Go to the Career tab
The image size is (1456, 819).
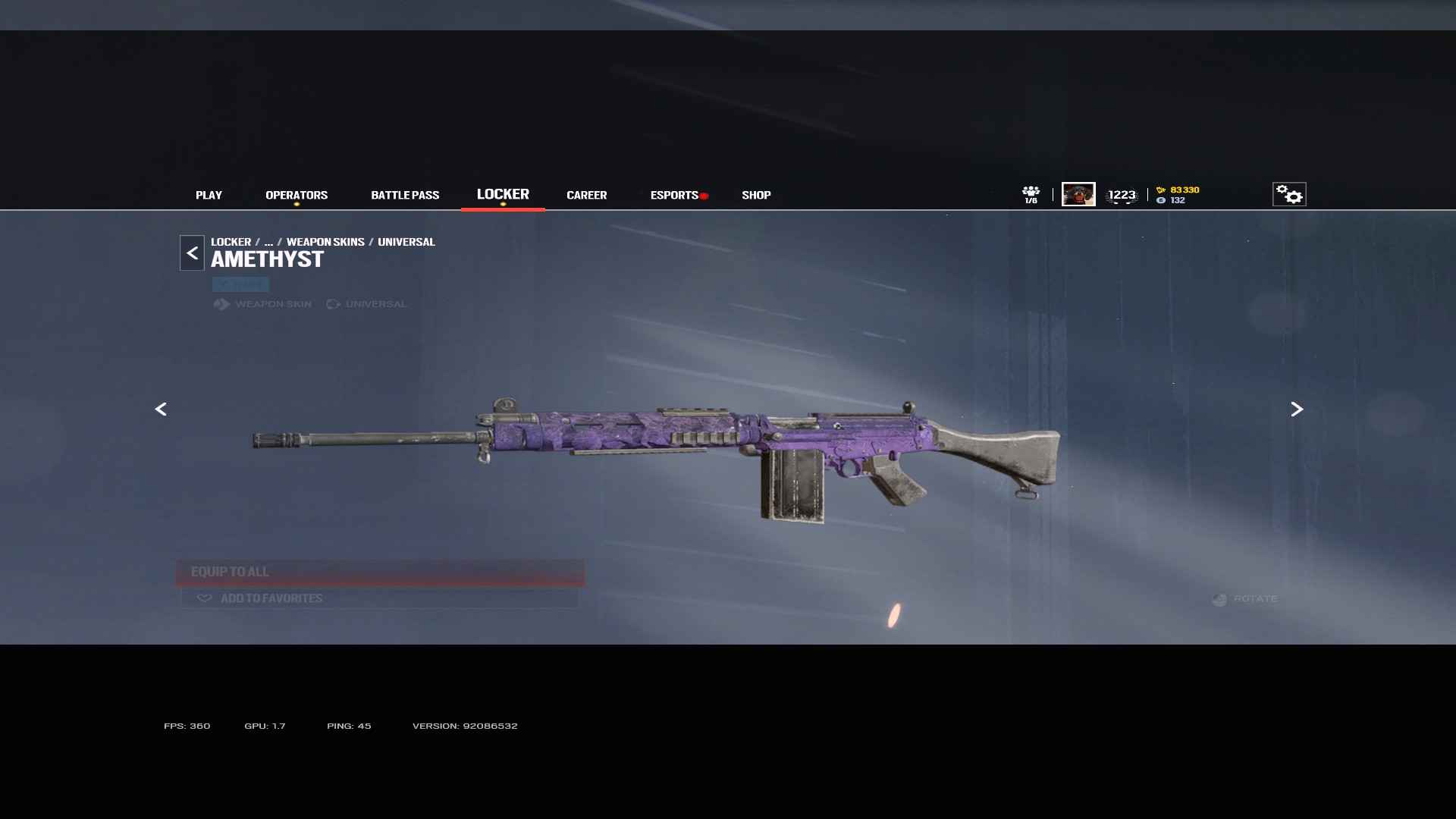(586, 195)
